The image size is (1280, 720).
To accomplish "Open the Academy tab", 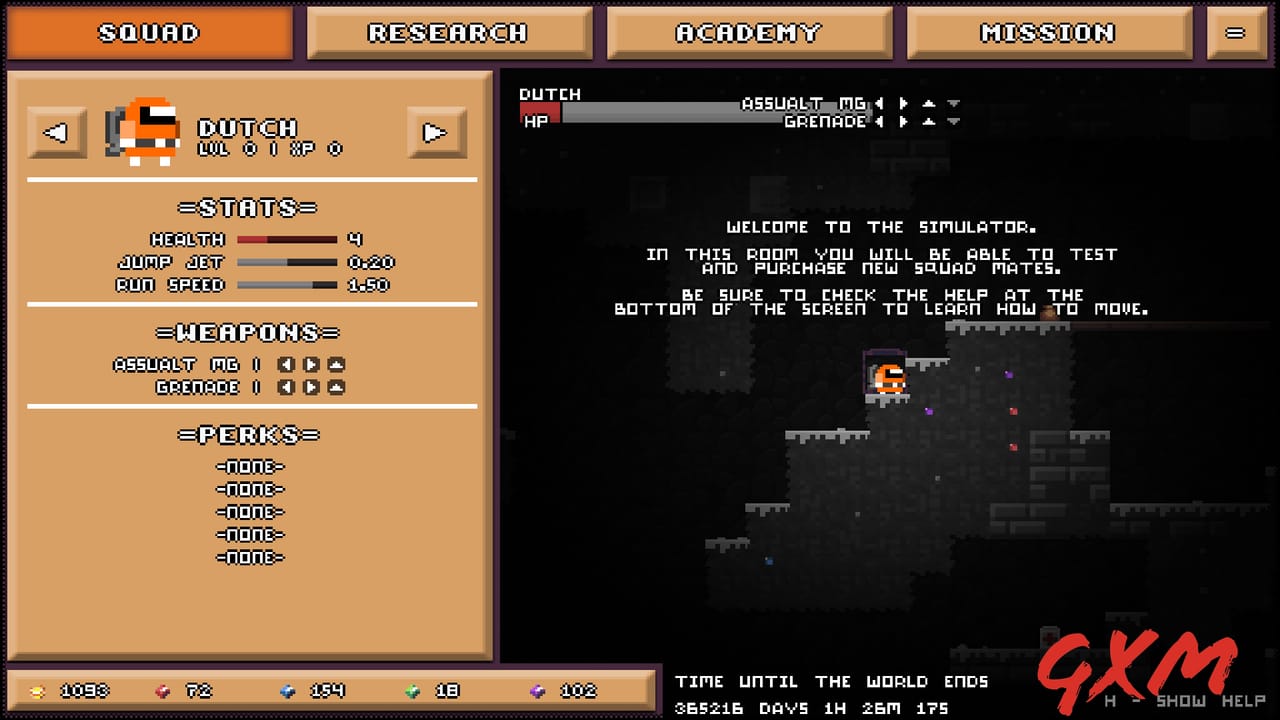I will (x=749, y=32).
